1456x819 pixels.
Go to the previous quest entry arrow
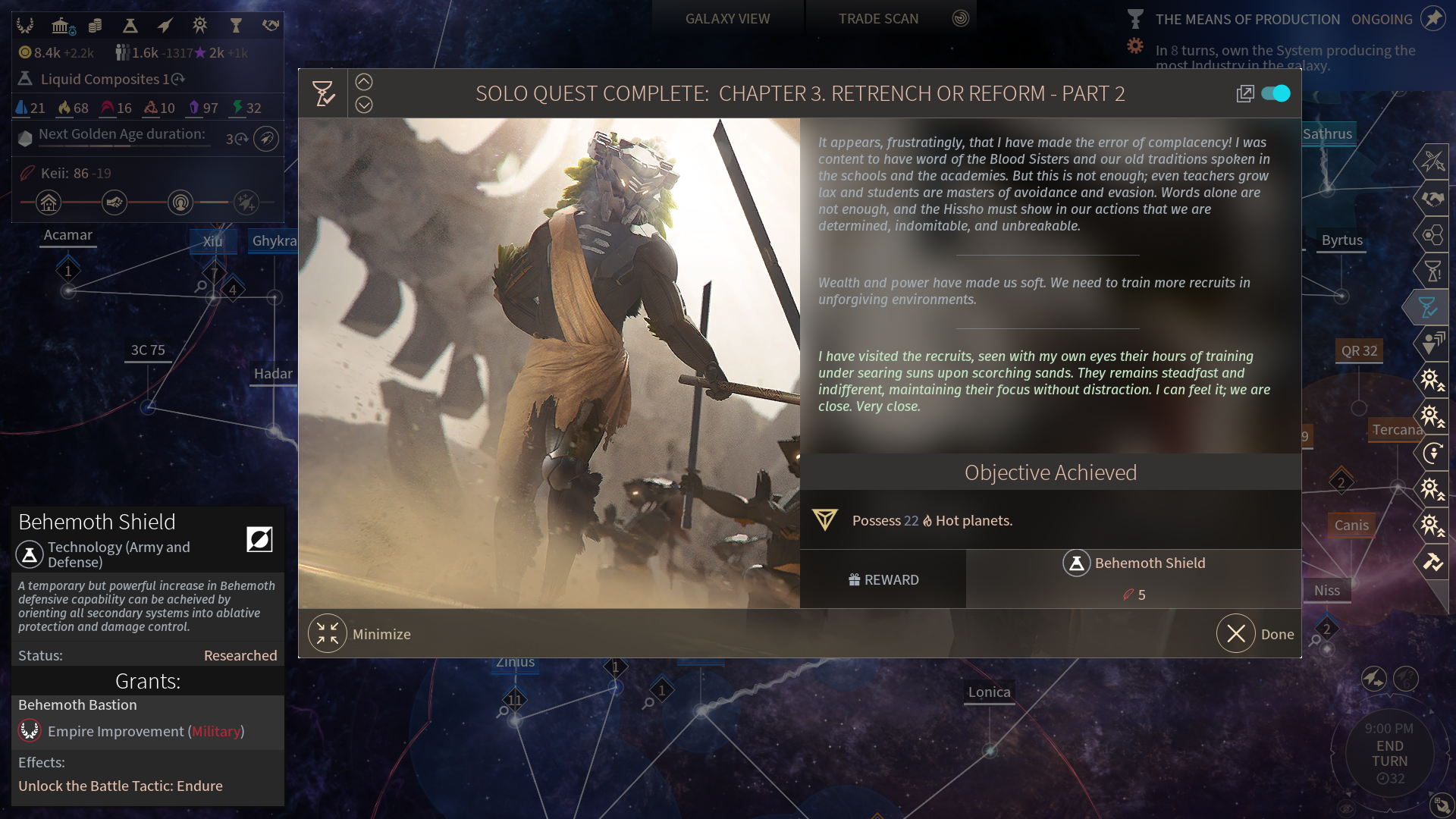pyautogui.click(x=364, y=82)
